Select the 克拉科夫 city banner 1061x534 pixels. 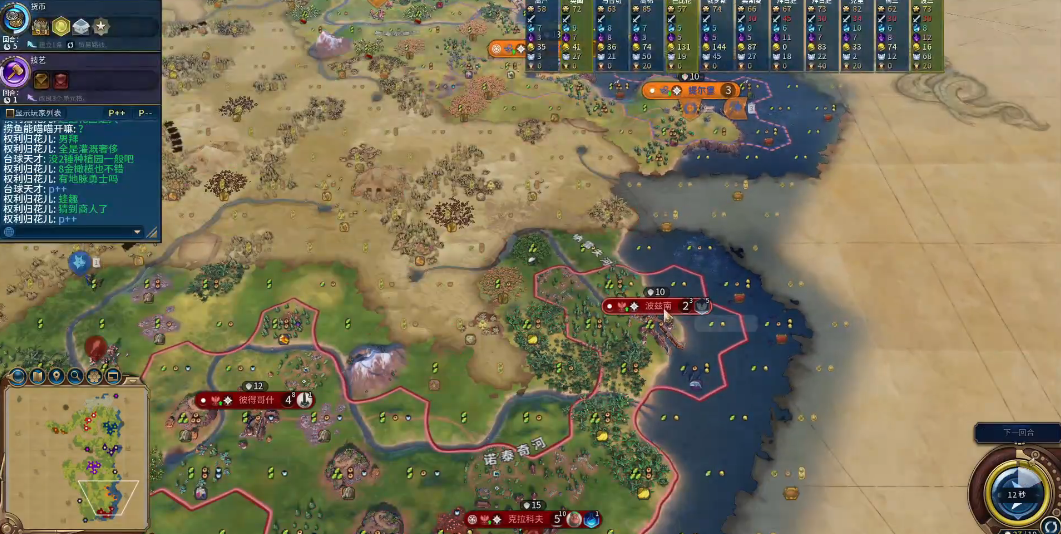(525, 519)
